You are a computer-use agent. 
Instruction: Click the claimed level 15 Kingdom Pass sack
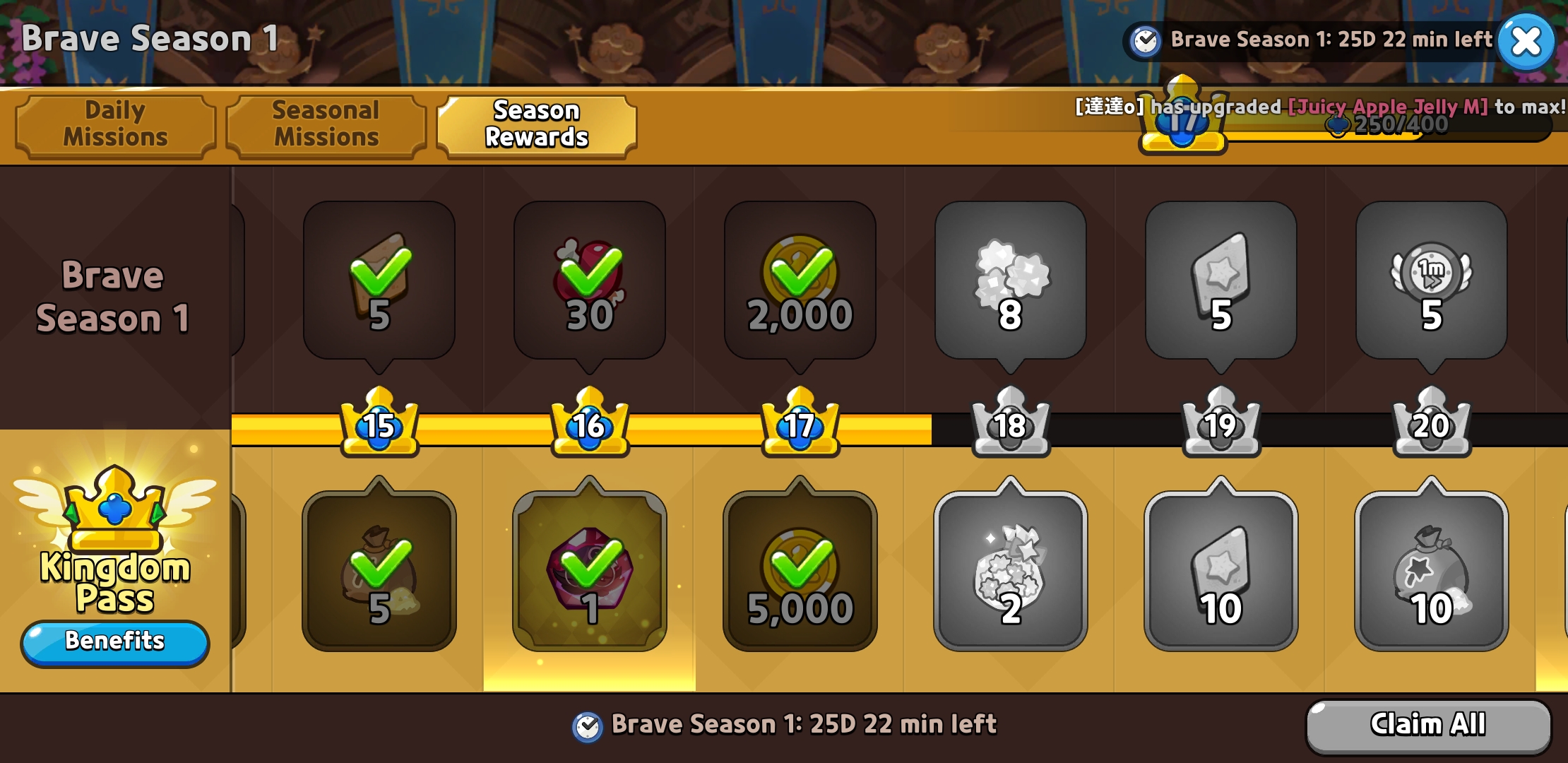coord(379,571)
